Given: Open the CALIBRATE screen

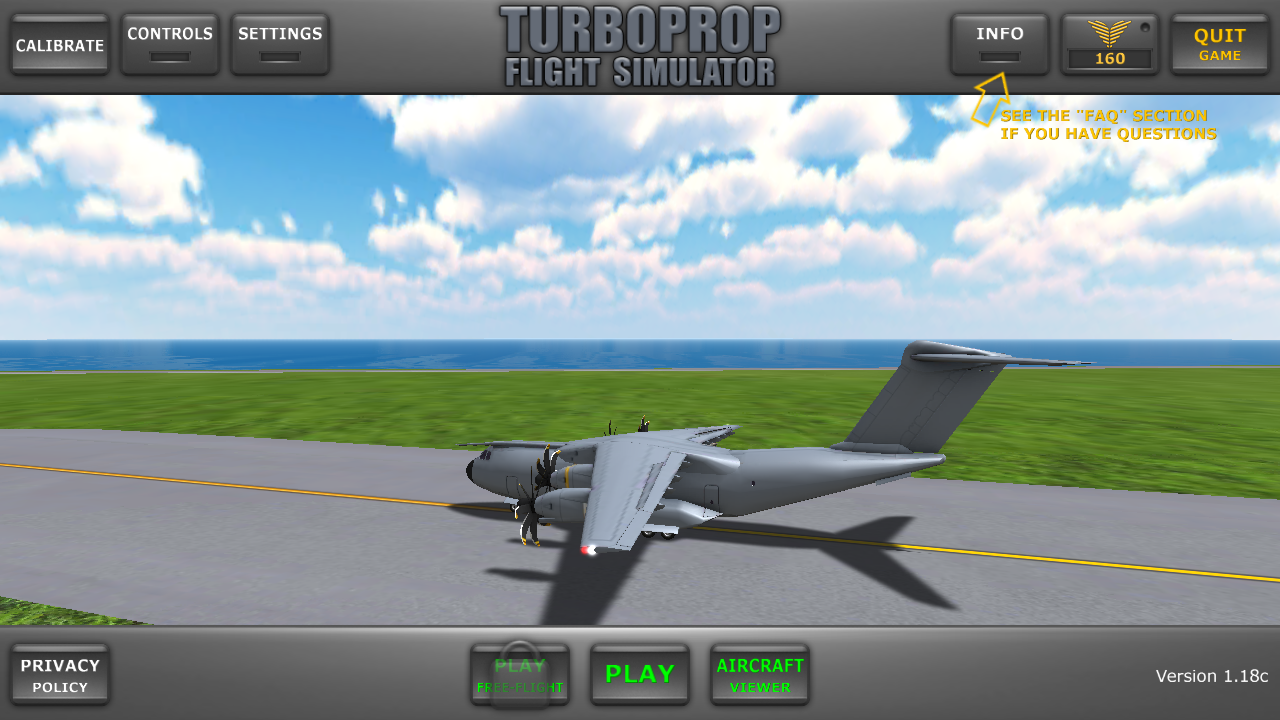Looking at the screenshot, I should pyautogui.click(x=59, y=44).
